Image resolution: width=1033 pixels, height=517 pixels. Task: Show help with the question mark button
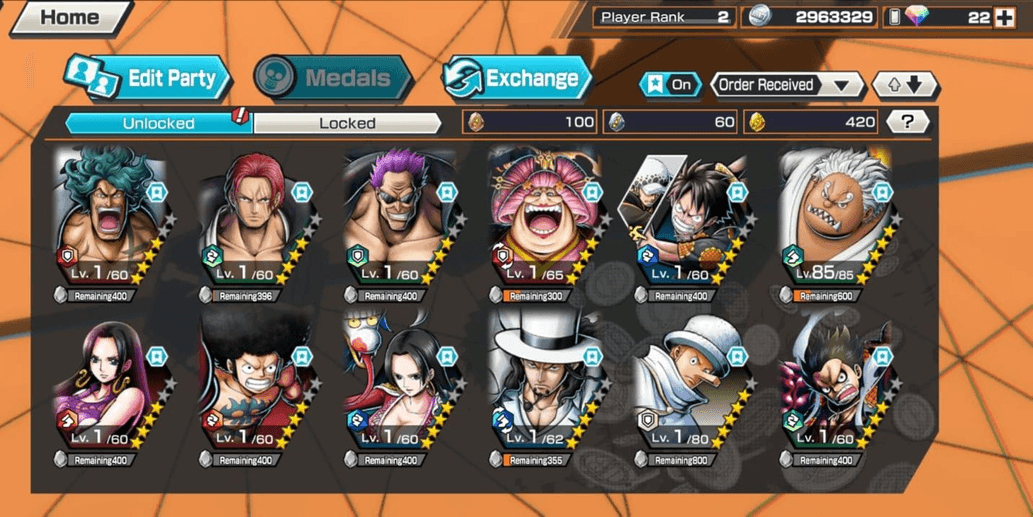click(x=907, y=122)
